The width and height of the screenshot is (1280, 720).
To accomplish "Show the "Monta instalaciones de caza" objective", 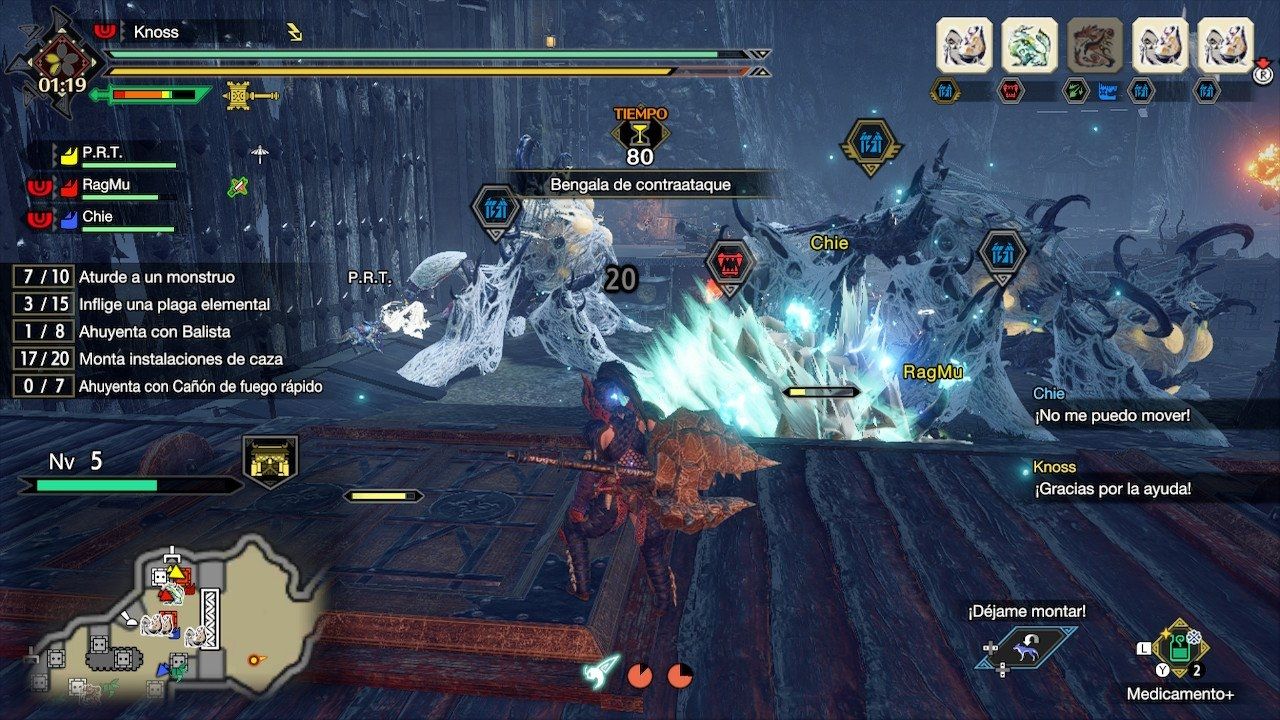I will click(x=180, y=358).
